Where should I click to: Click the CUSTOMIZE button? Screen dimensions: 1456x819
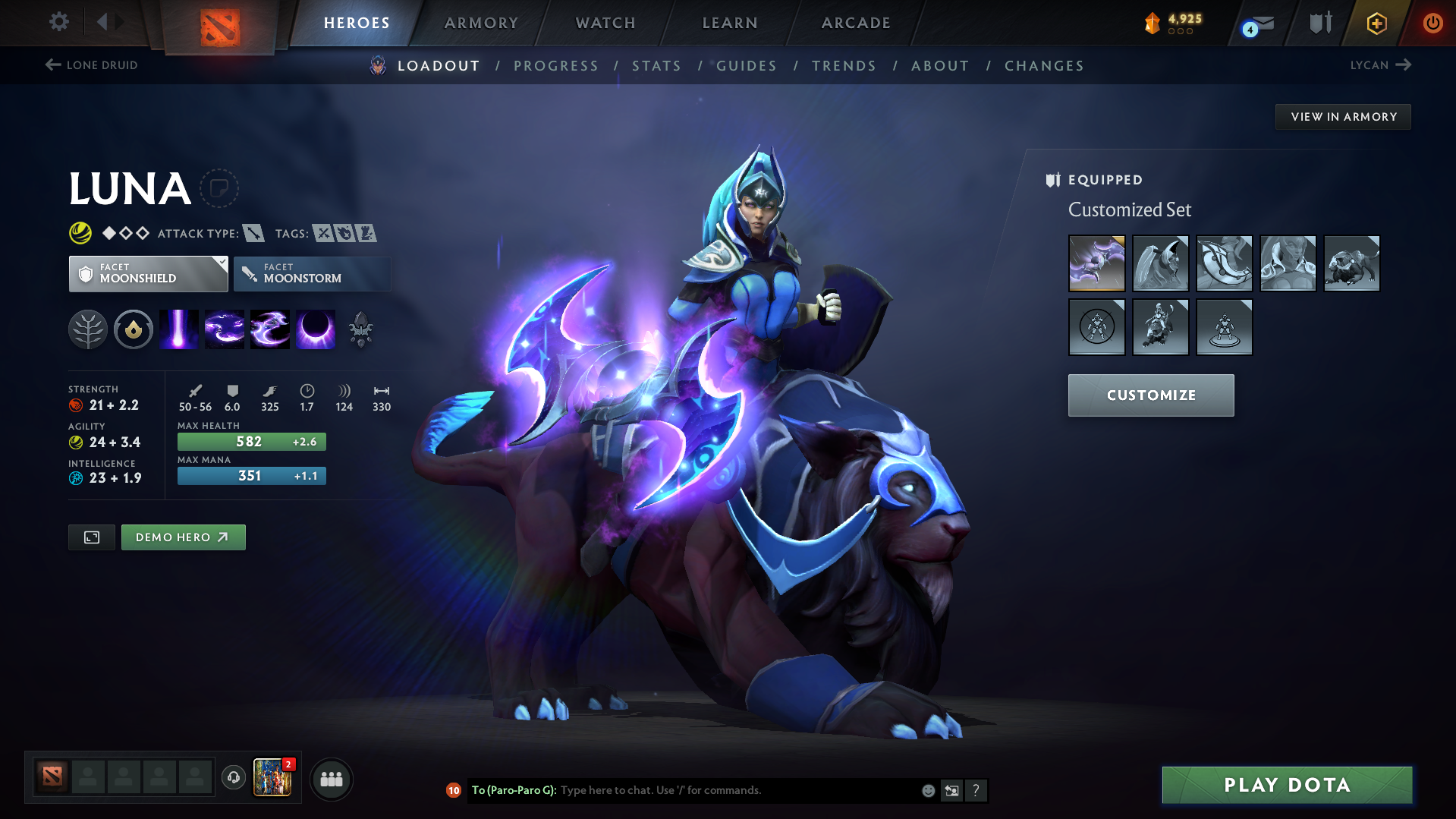coord(1150,395)
